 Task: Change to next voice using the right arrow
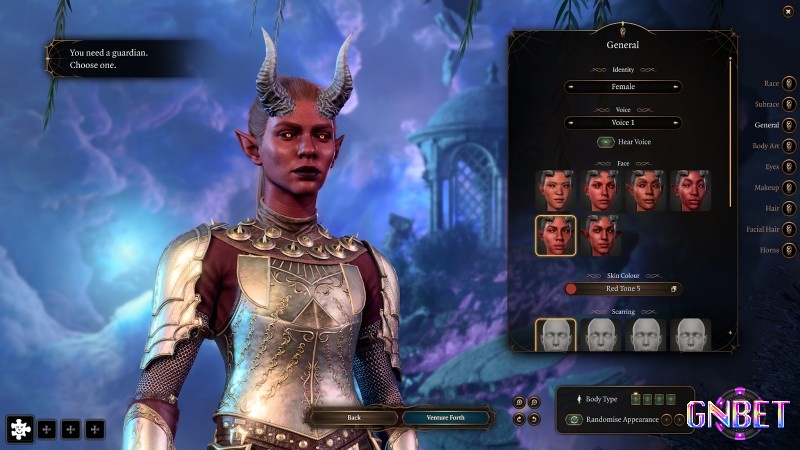(676, 122)
